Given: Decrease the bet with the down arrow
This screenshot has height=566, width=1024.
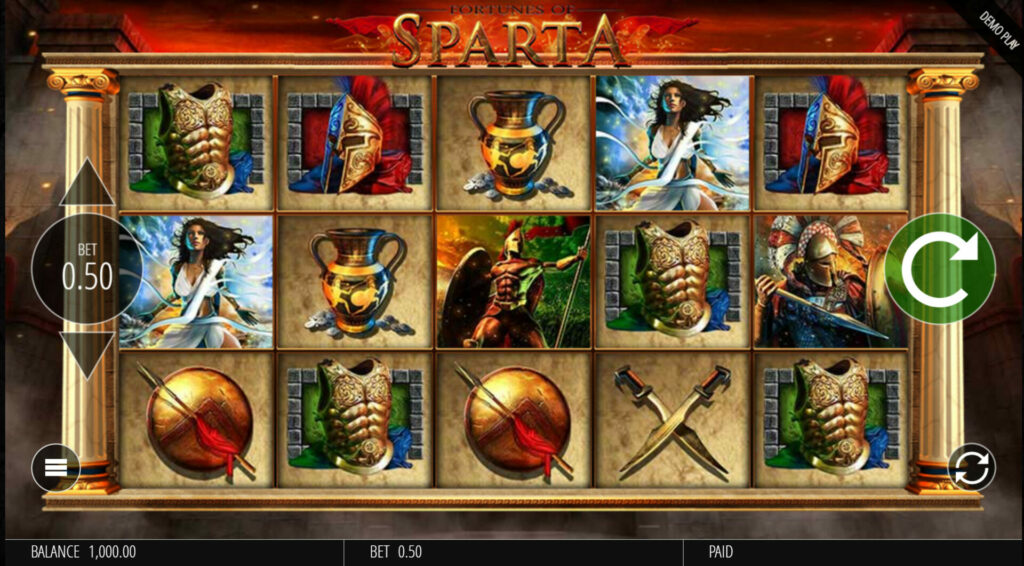Looking at the screenshot, I should 87,353.
